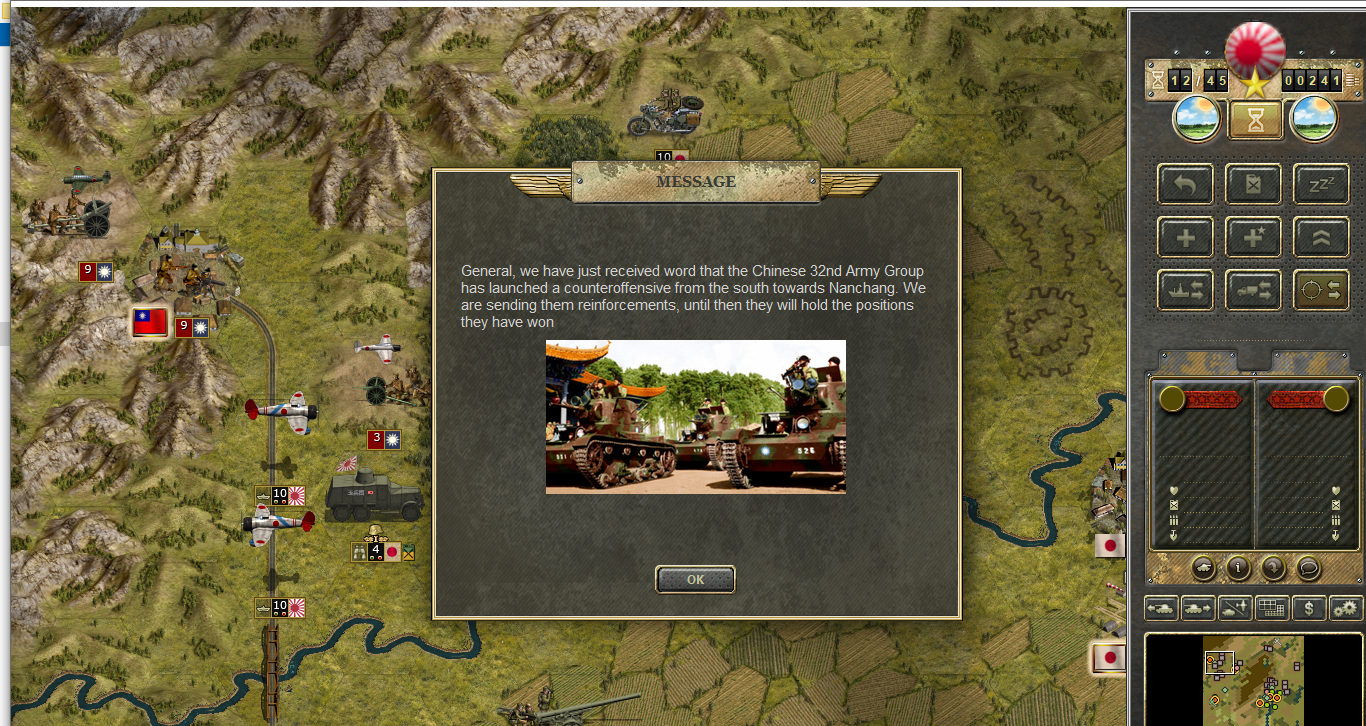Screen dimensions: 1366x726
Task: Click the plain plus reinforcement button
Action: coord(1185,237)
